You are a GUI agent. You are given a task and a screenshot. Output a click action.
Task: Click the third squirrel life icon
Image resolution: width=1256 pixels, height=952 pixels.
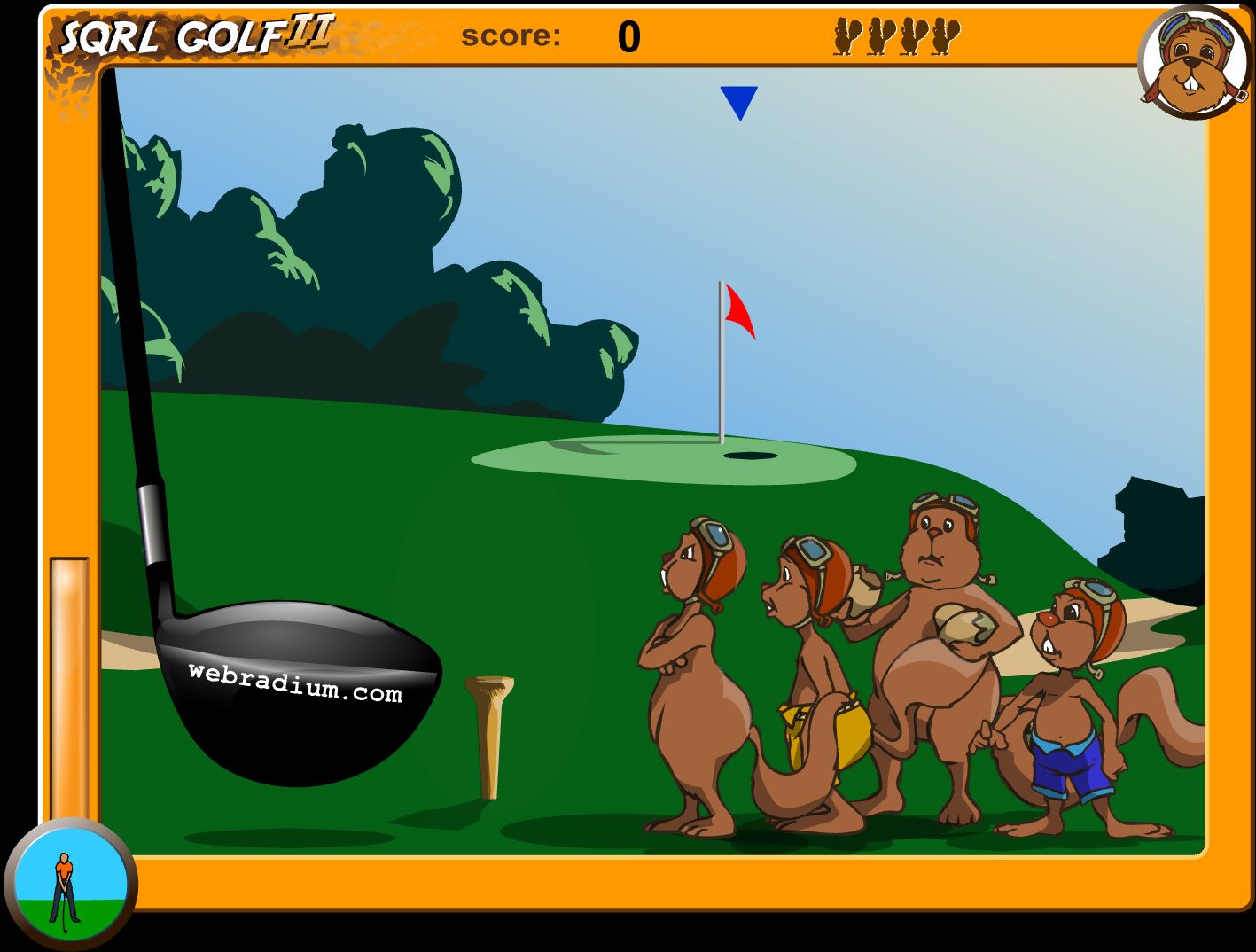[913, 37]
